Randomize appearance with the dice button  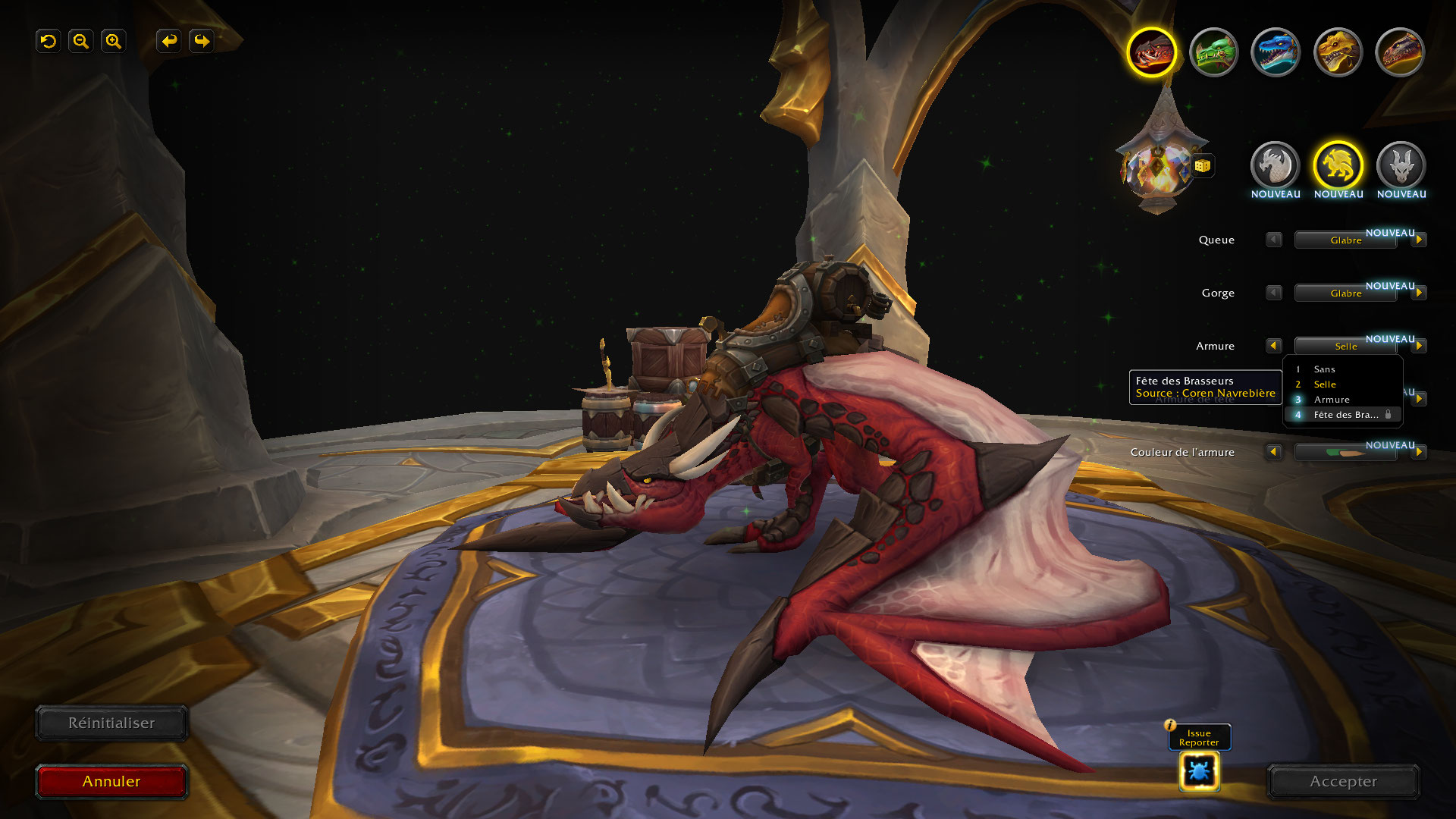click(x=1202, y=165)
